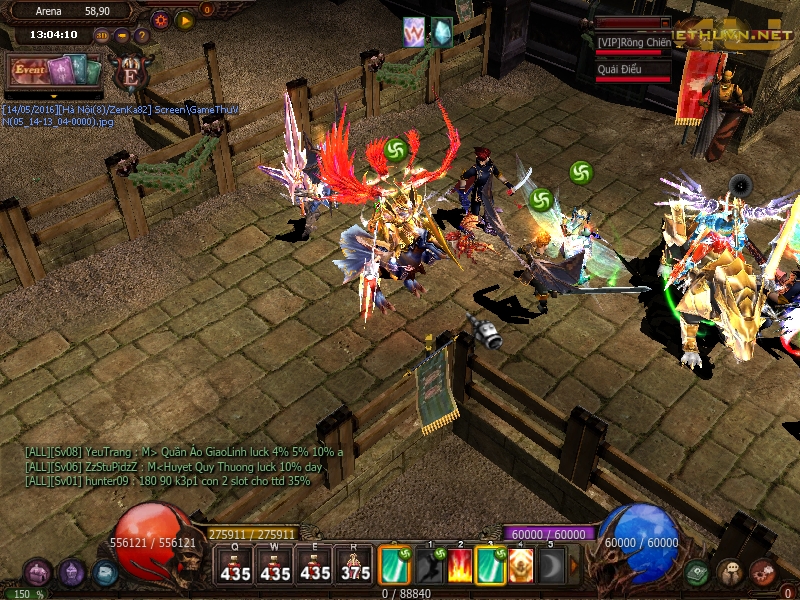The width and height of the screenshot is (800, 600).
Task: Activate the crescent moon skill in slot 5
Action: tap(551, 566)
